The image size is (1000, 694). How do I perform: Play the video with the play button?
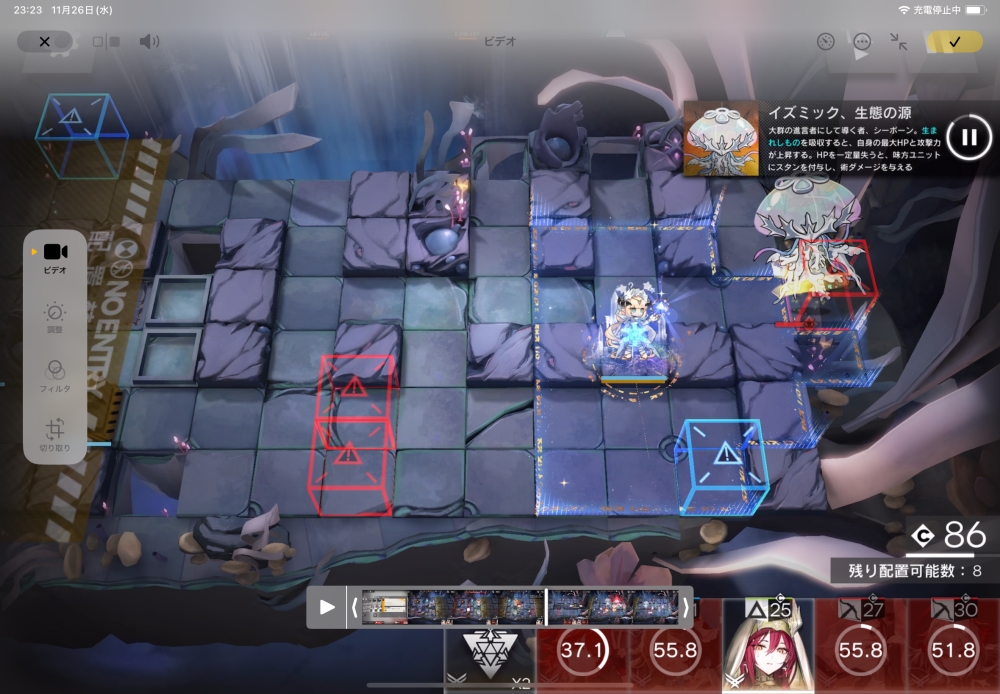tap(327, 607)
